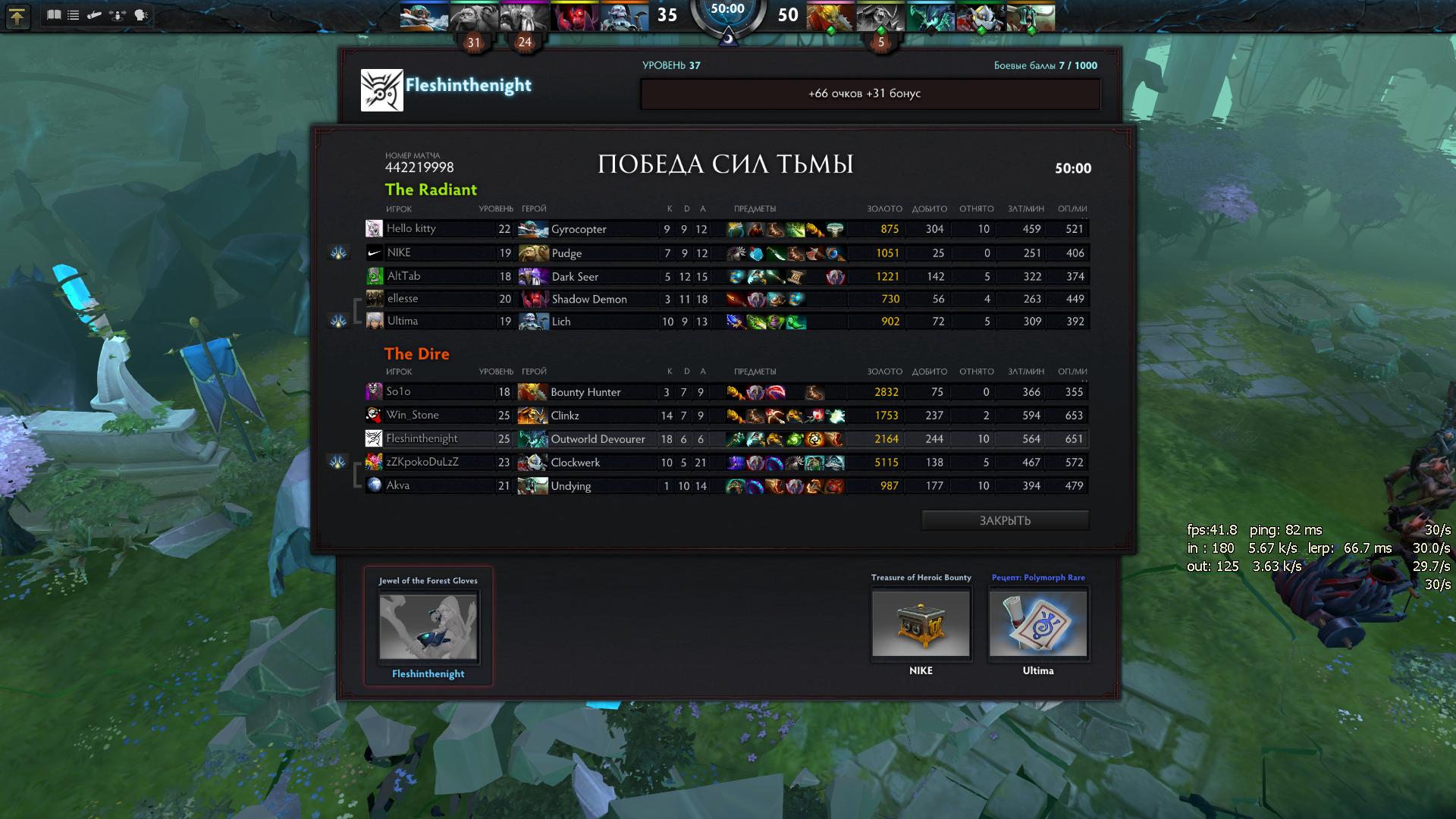Close the post-game scoreboard with ЗАКРЫТЬ

(1005, 520)
